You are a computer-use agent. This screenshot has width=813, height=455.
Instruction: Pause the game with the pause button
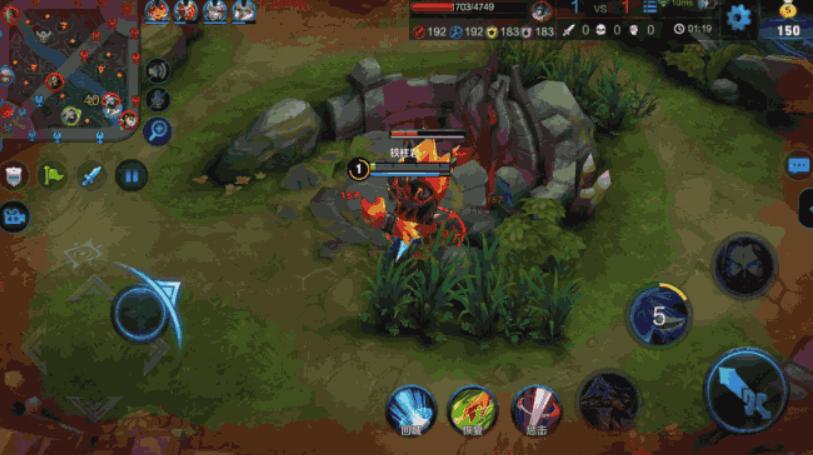[x=131, y=177]
